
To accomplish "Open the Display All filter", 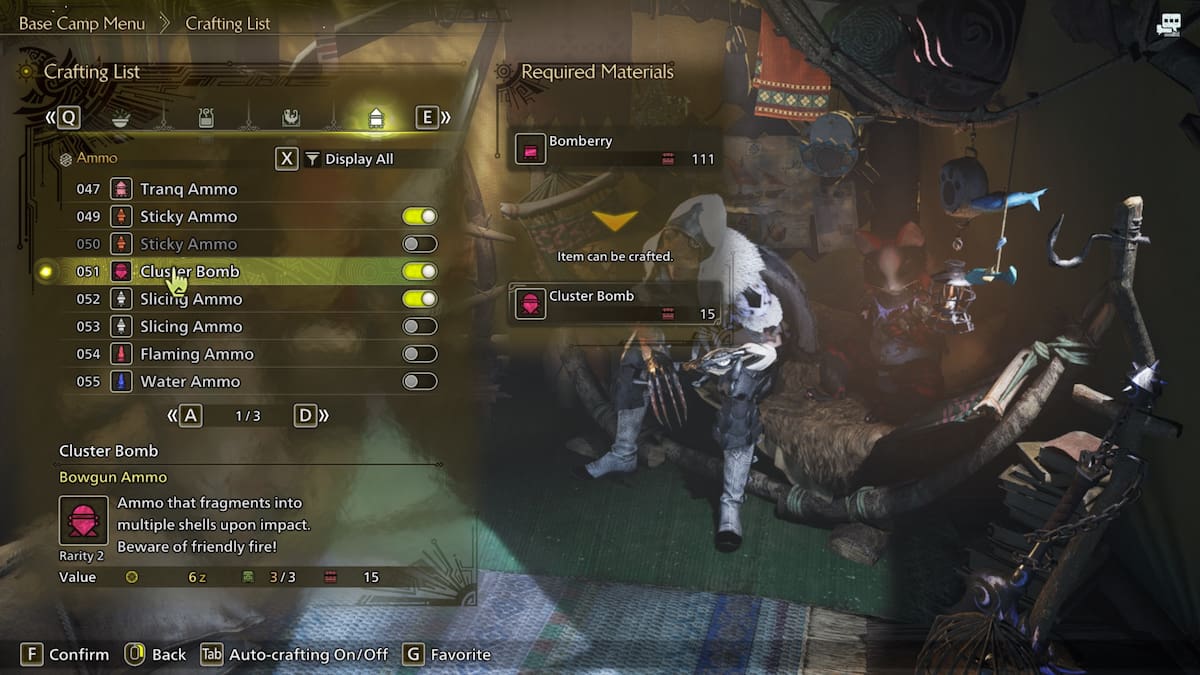I will [358, 159].
